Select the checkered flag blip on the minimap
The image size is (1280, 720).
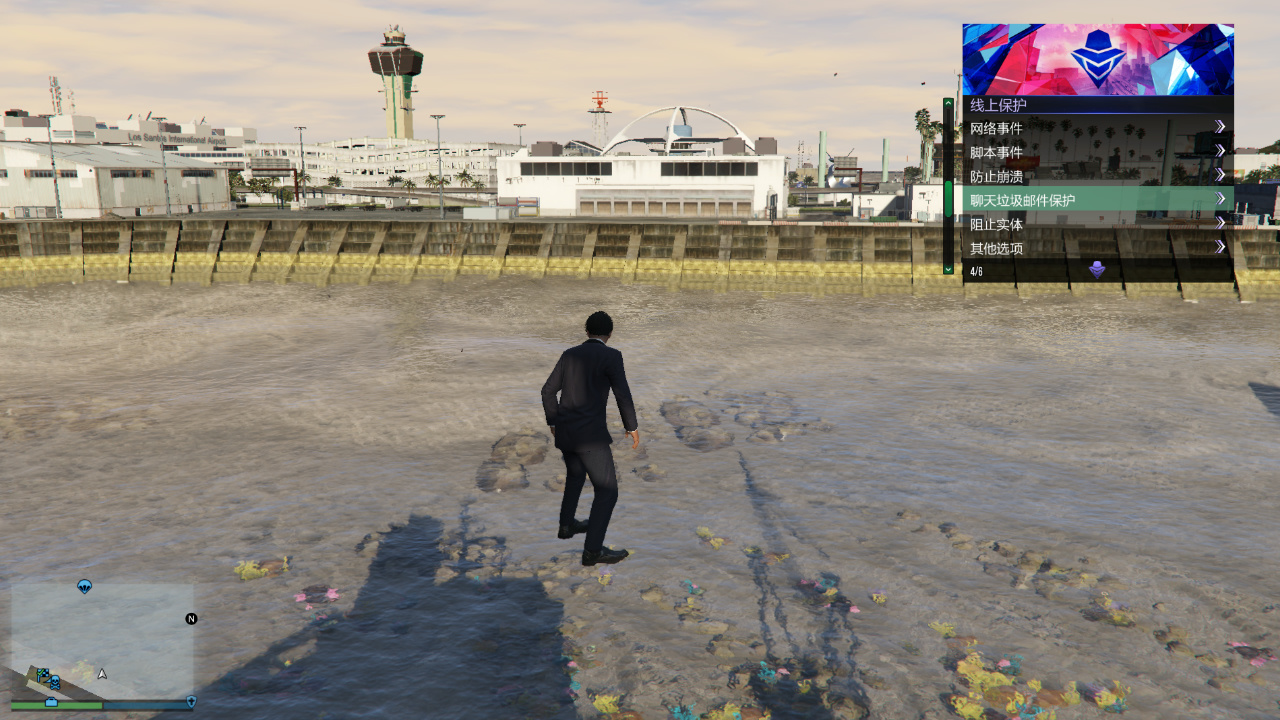(x=43, y=672)
